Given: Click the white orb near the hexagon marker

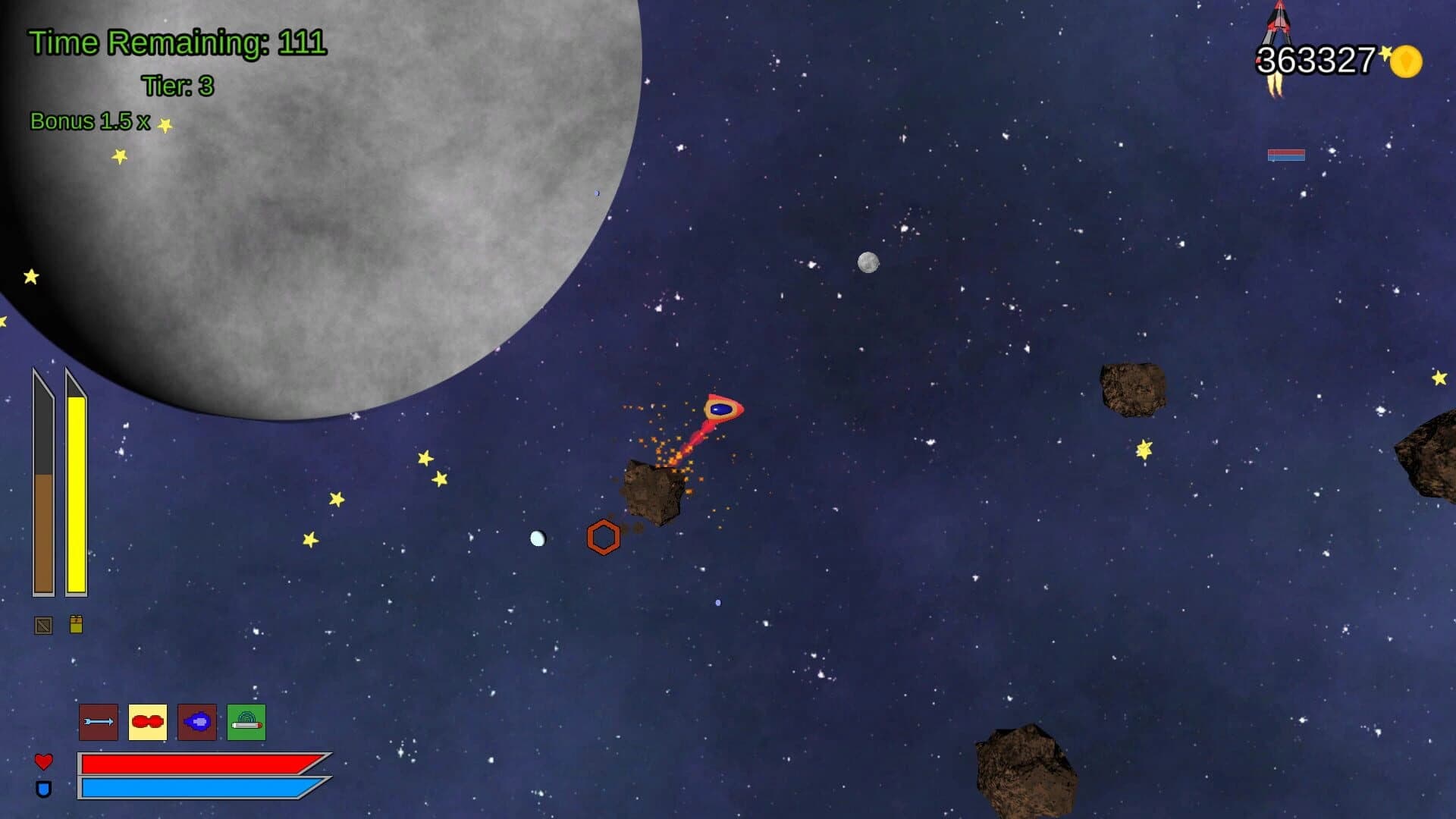Looking at the screenshot, I should click(538, 538).
